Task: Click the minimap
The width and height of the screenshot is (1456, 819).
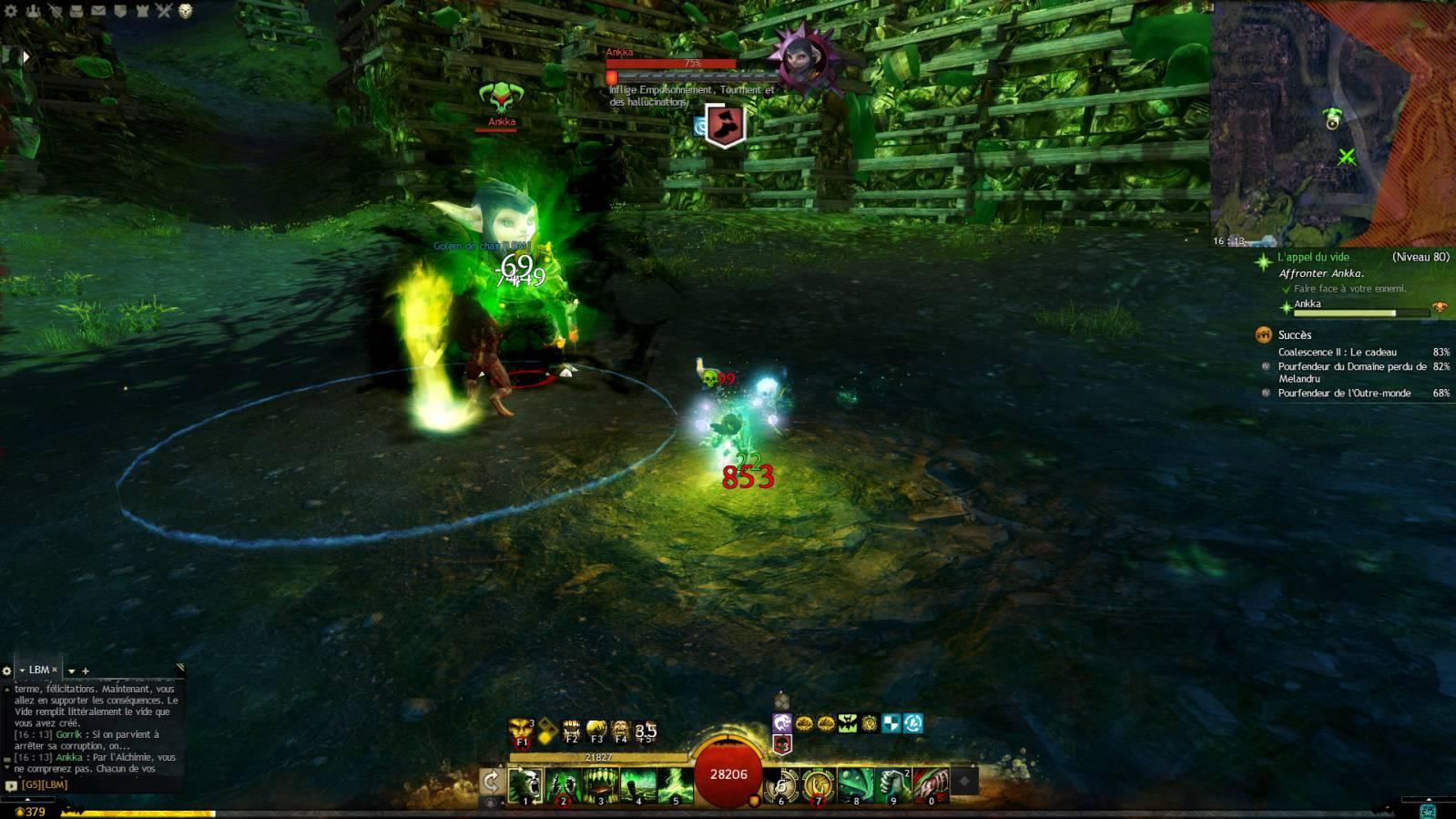Action: (x=1331, y=123)
